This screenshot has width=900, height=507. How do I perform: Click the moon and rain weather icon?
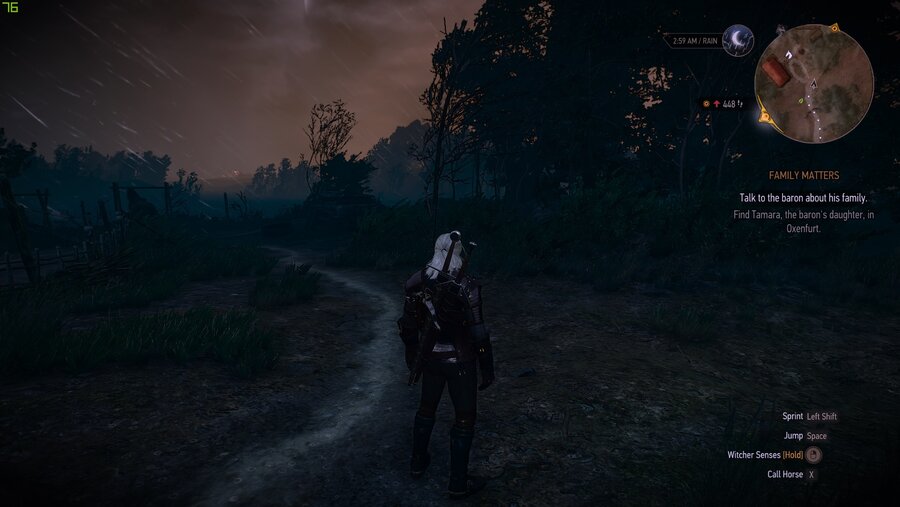click(738, 40)
